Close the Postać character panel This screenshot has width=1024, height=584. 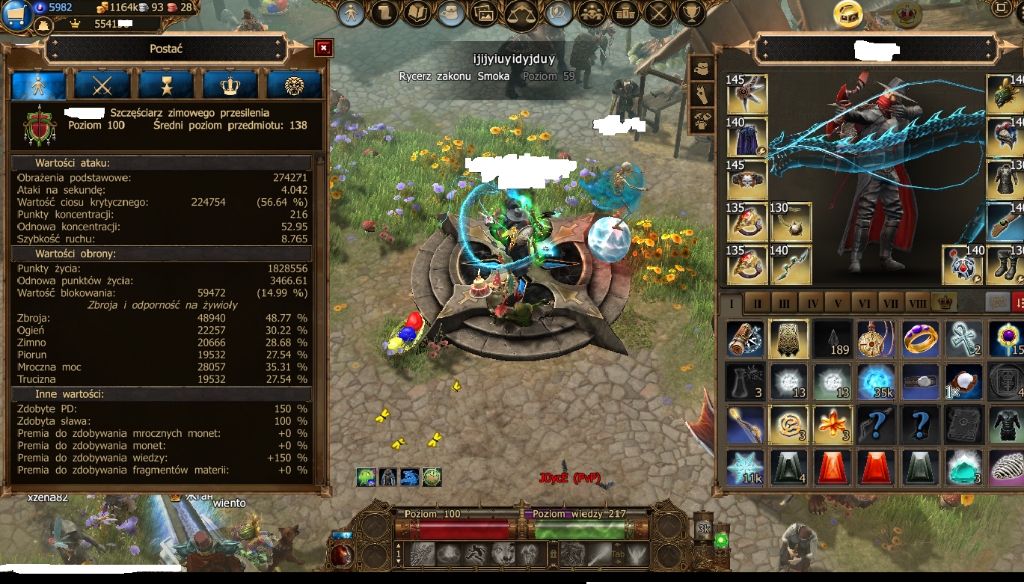[x=323, y=47]
